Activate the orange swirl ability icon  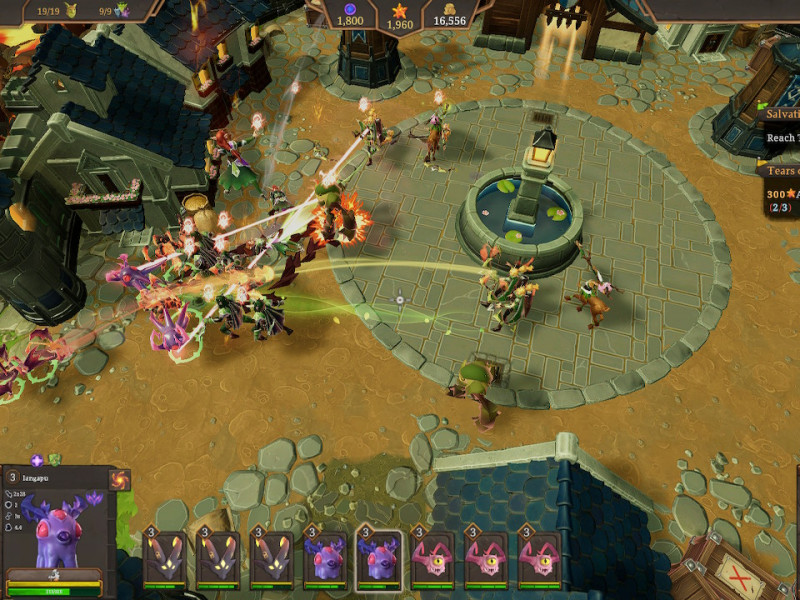[119, 479]
